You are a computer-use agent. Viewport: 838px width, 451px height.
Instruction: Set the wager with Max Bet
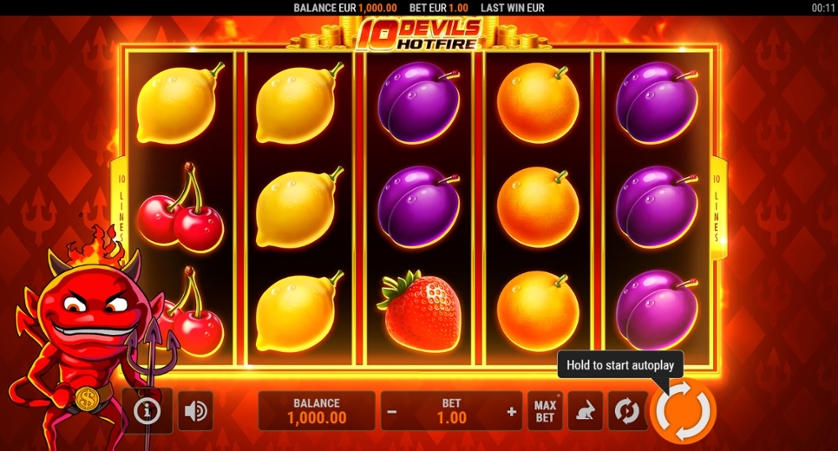click(545, 411)
